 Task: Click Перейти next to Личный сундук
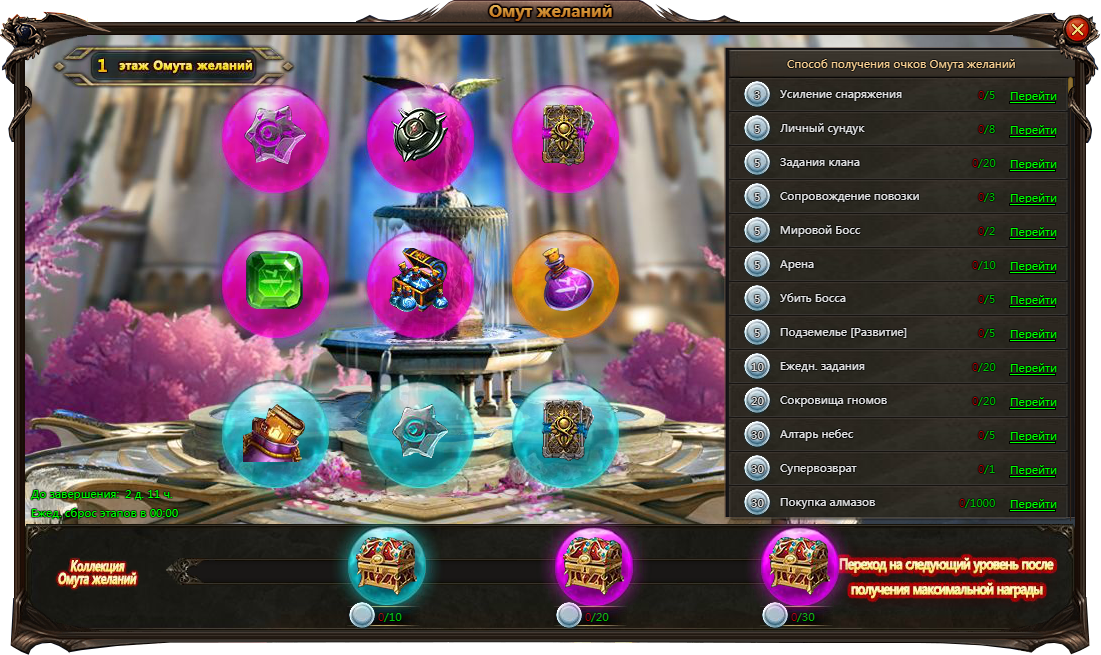(x=1033, y=130)
